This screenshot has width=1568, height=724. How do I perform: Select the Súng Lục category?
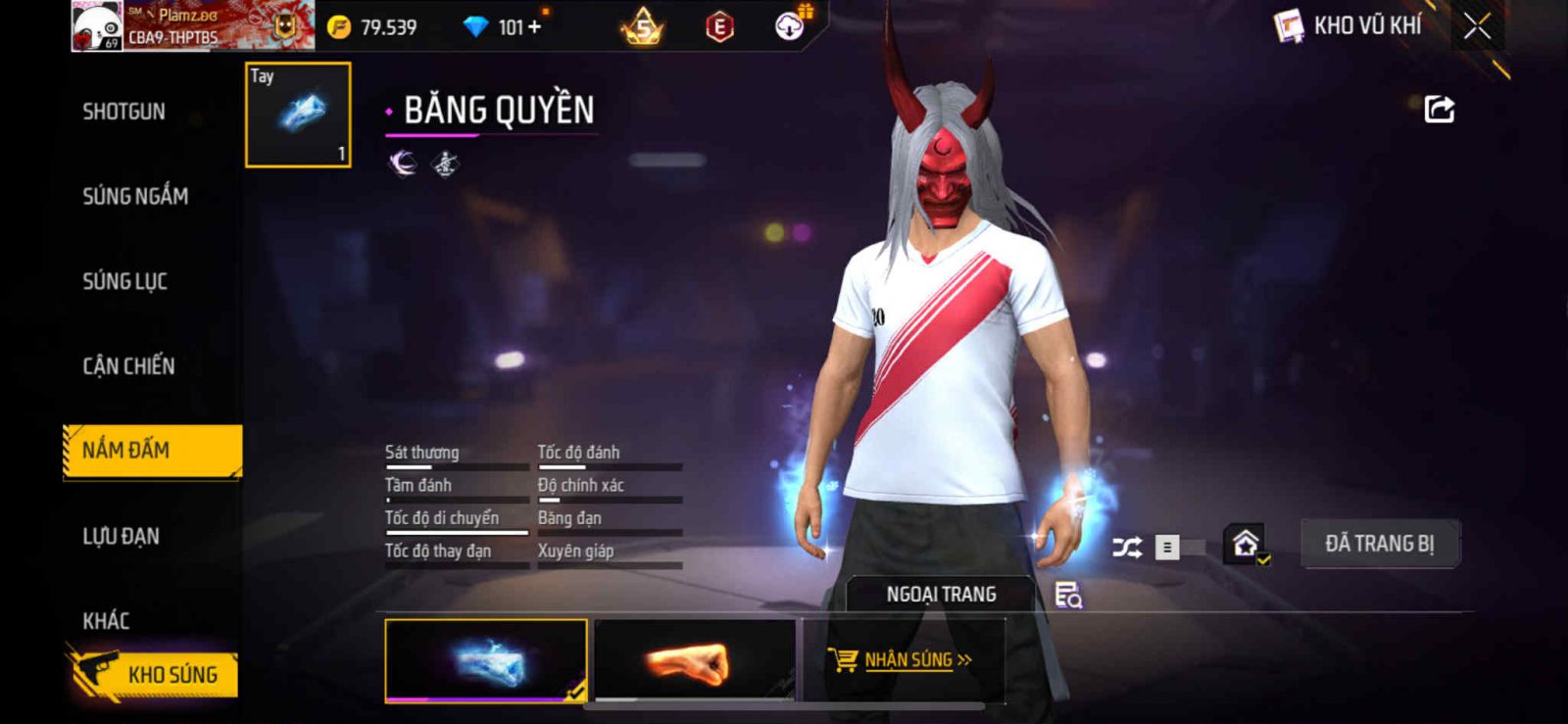pos(124,282)
